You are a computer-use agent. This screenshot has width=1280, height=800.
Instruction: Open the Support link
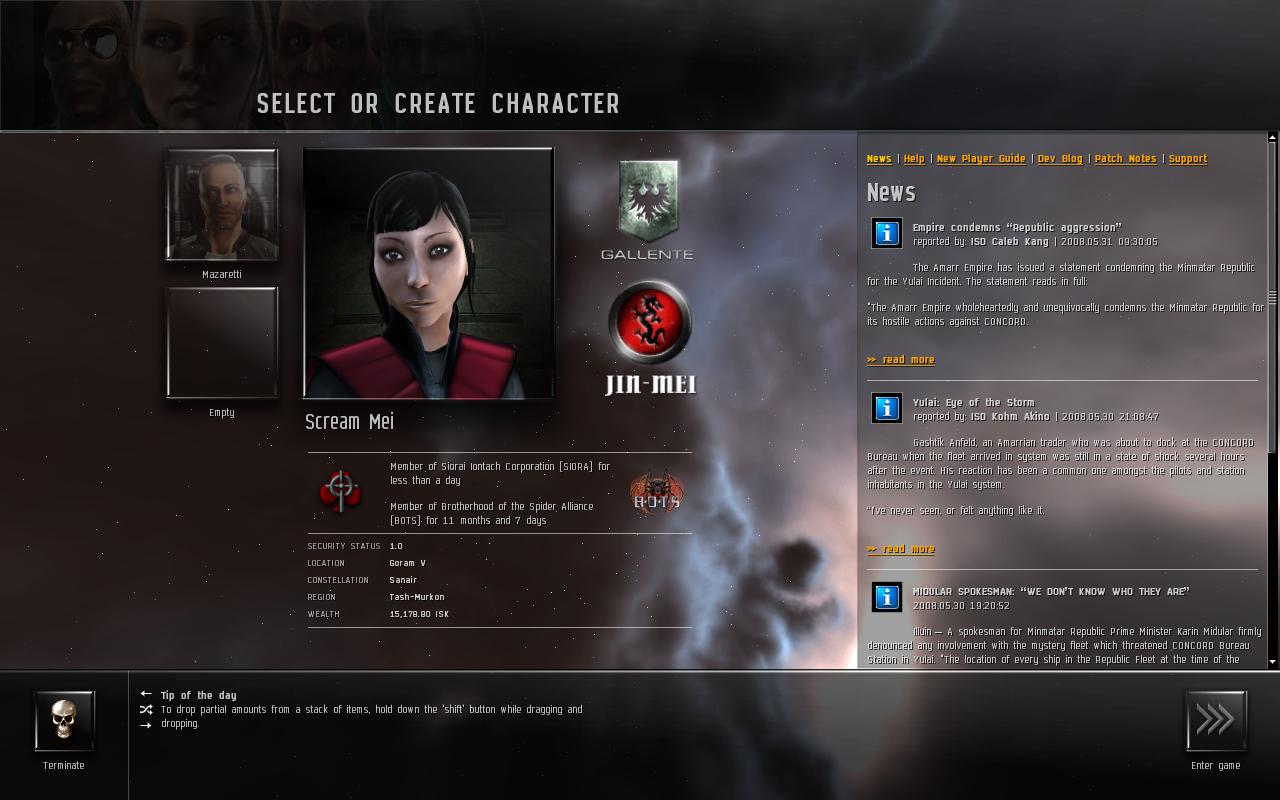click(x=1187, y=159)
